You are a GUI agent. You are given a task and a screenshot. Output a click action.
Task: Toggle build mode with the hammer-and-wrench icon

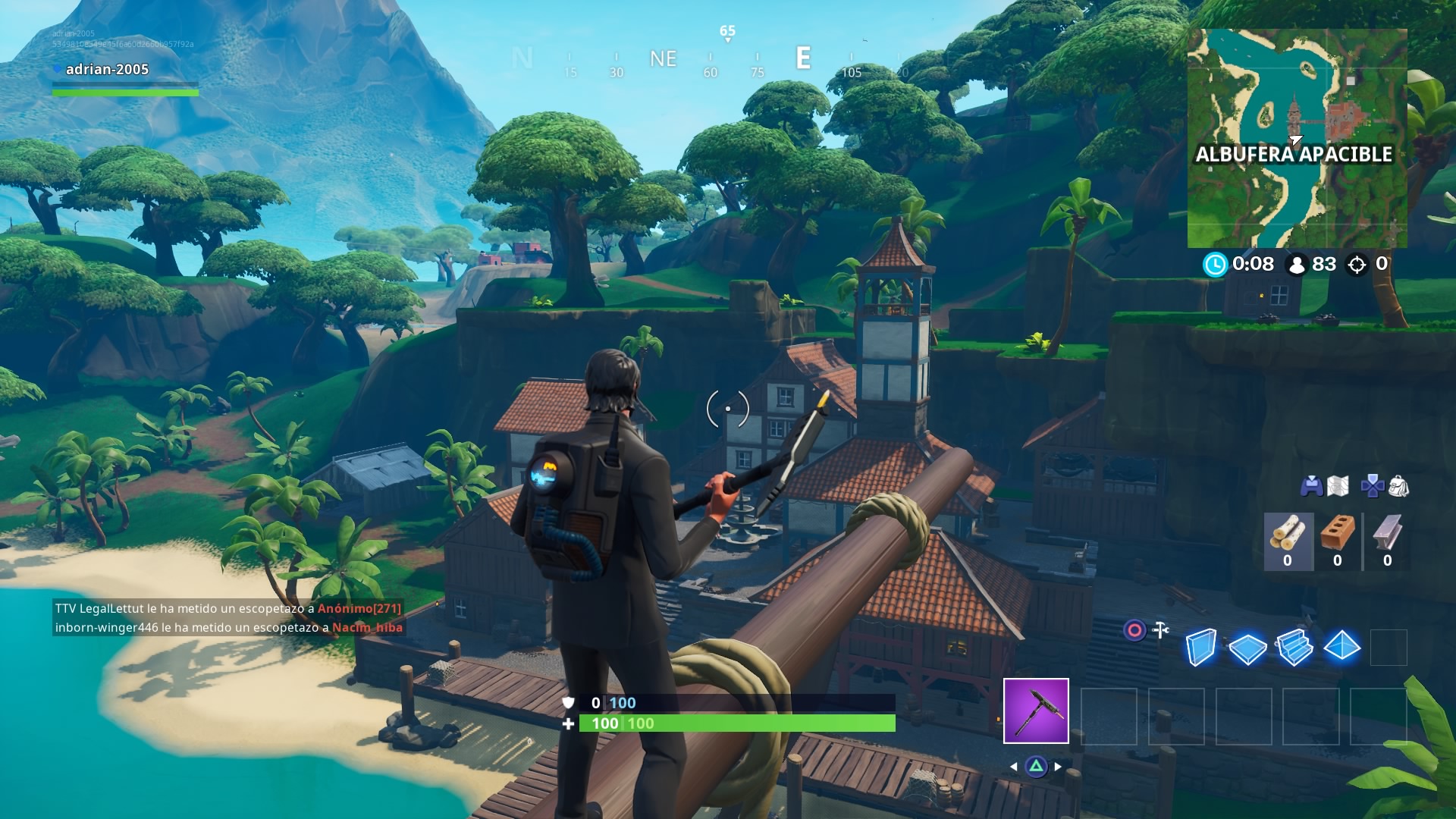(1160, 629)
